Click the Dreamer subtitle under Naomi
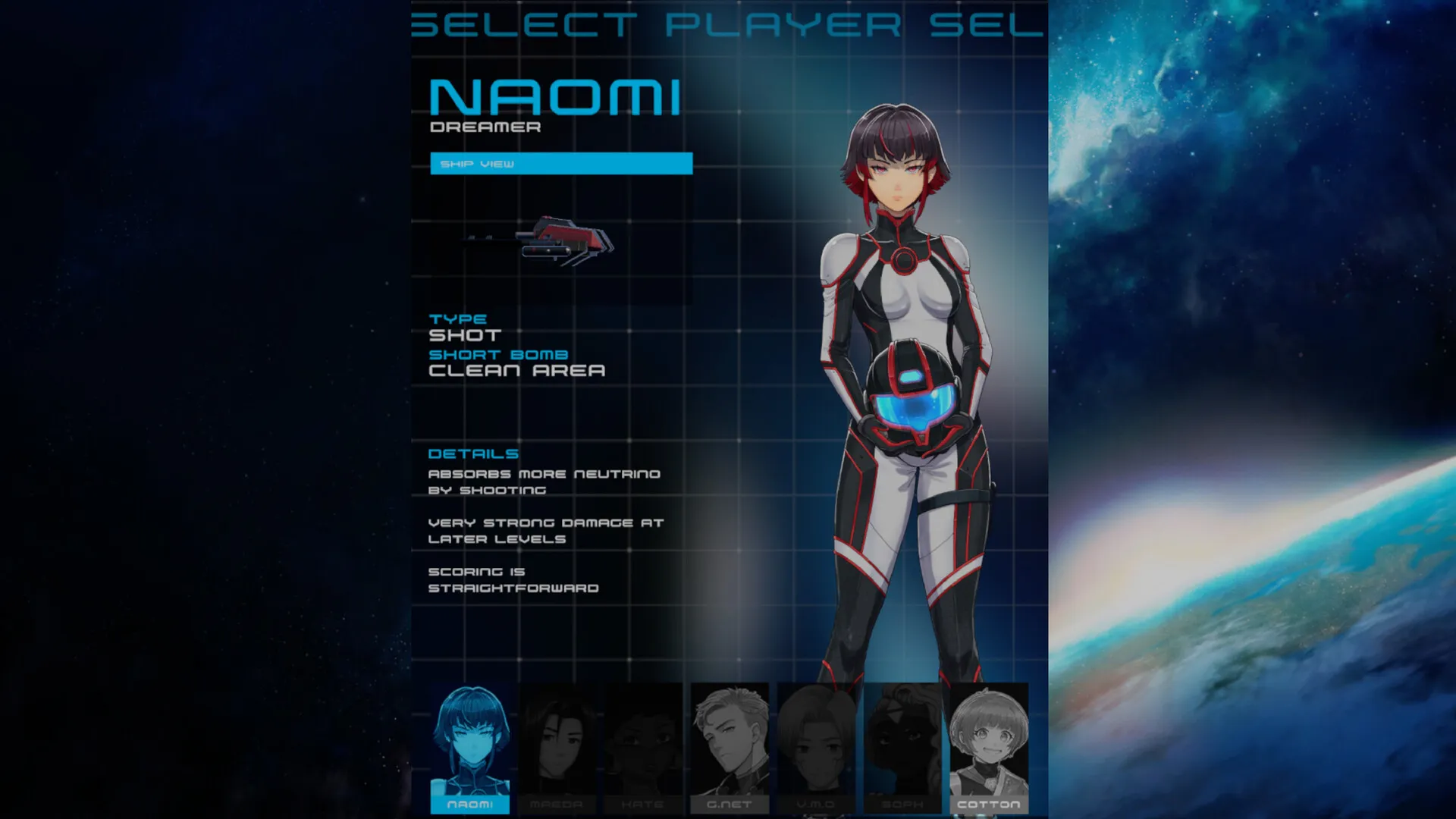 pyautogui.click(x=485, y=127)
